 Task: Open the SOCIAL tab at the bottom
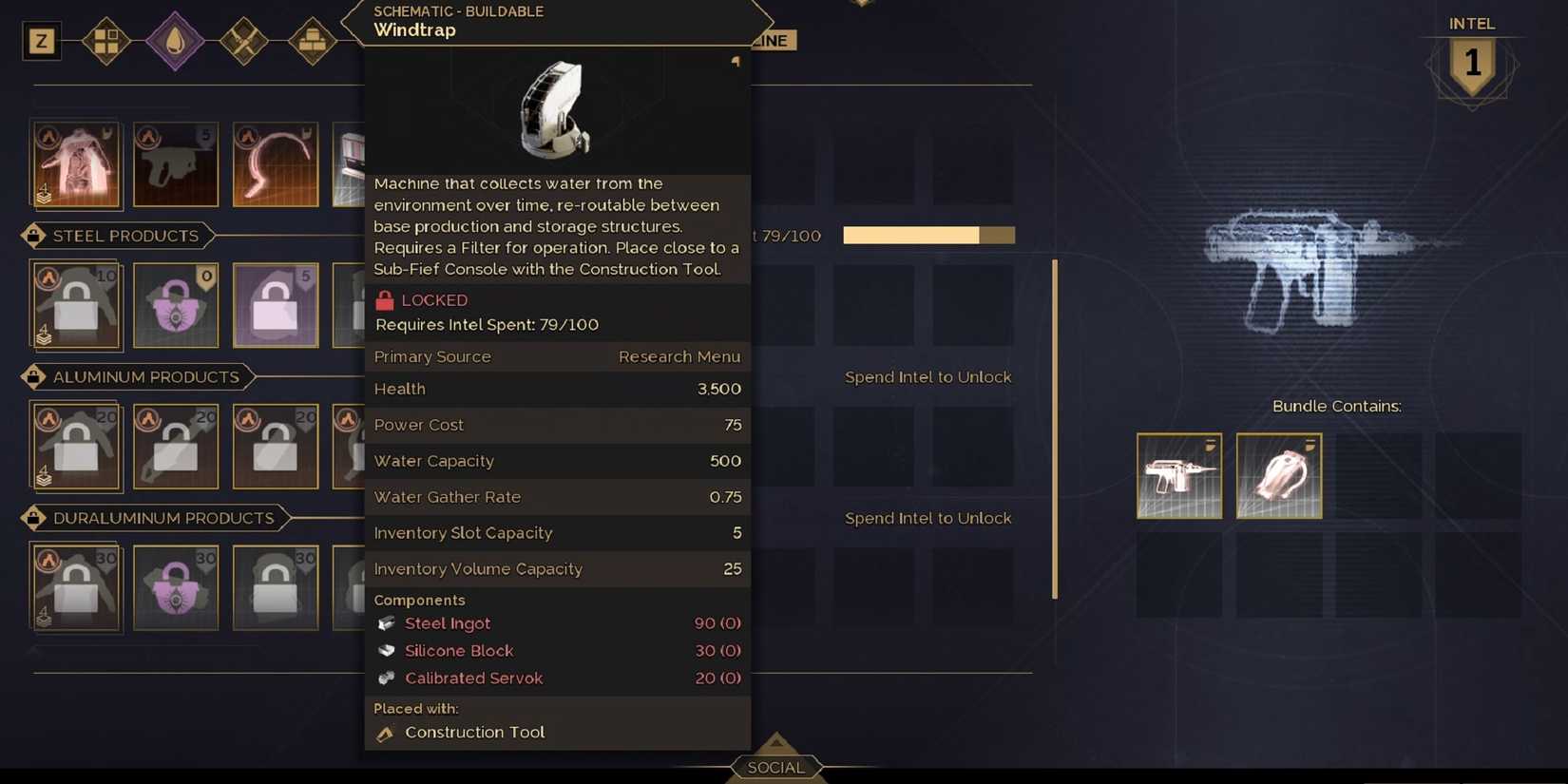pos(776,766)
